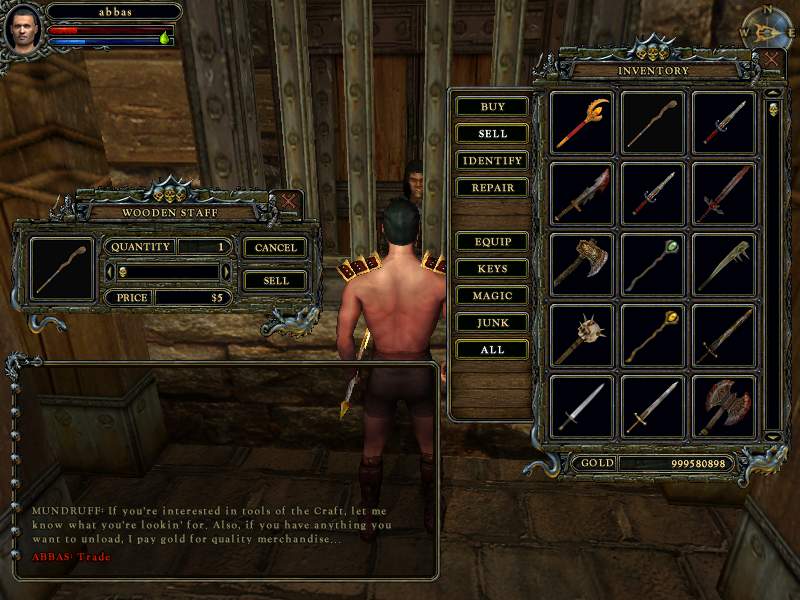Select the red clawed staff in inventory
800x600 pixels.
582,123
